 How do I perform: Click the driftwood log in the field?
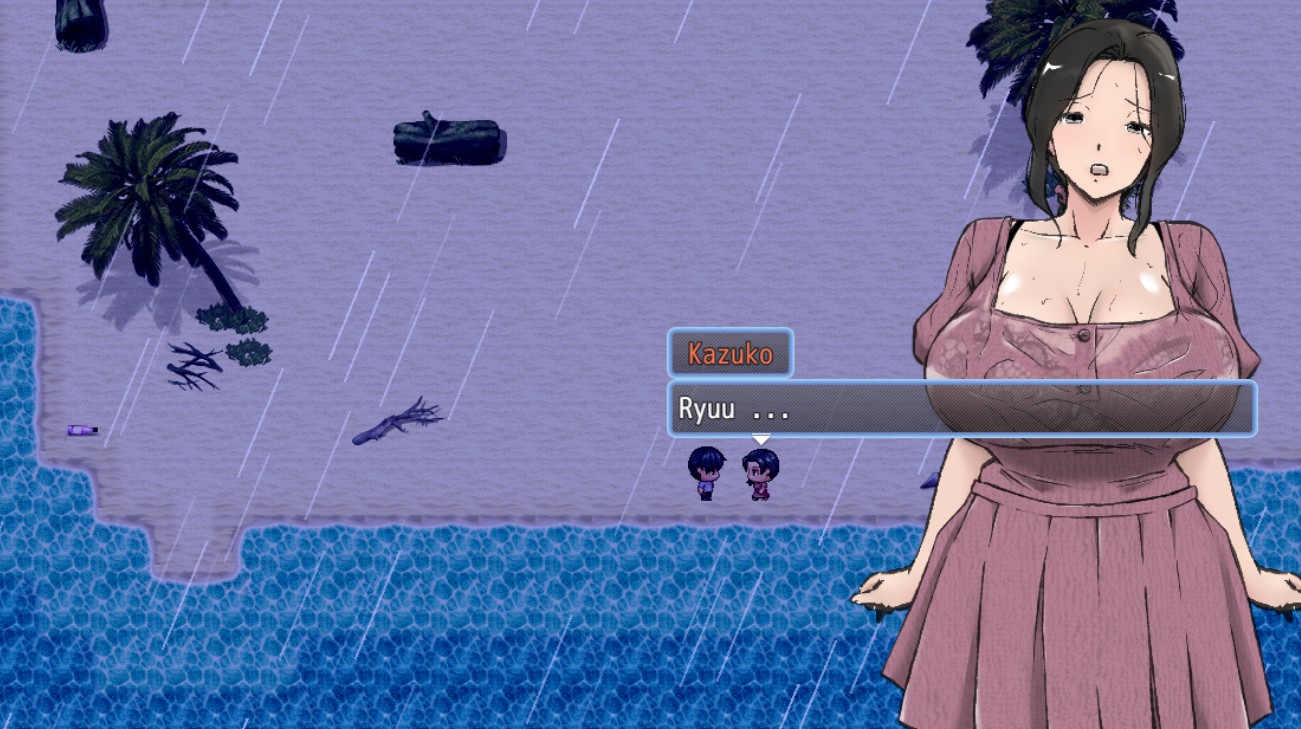(x=448, y=140)
